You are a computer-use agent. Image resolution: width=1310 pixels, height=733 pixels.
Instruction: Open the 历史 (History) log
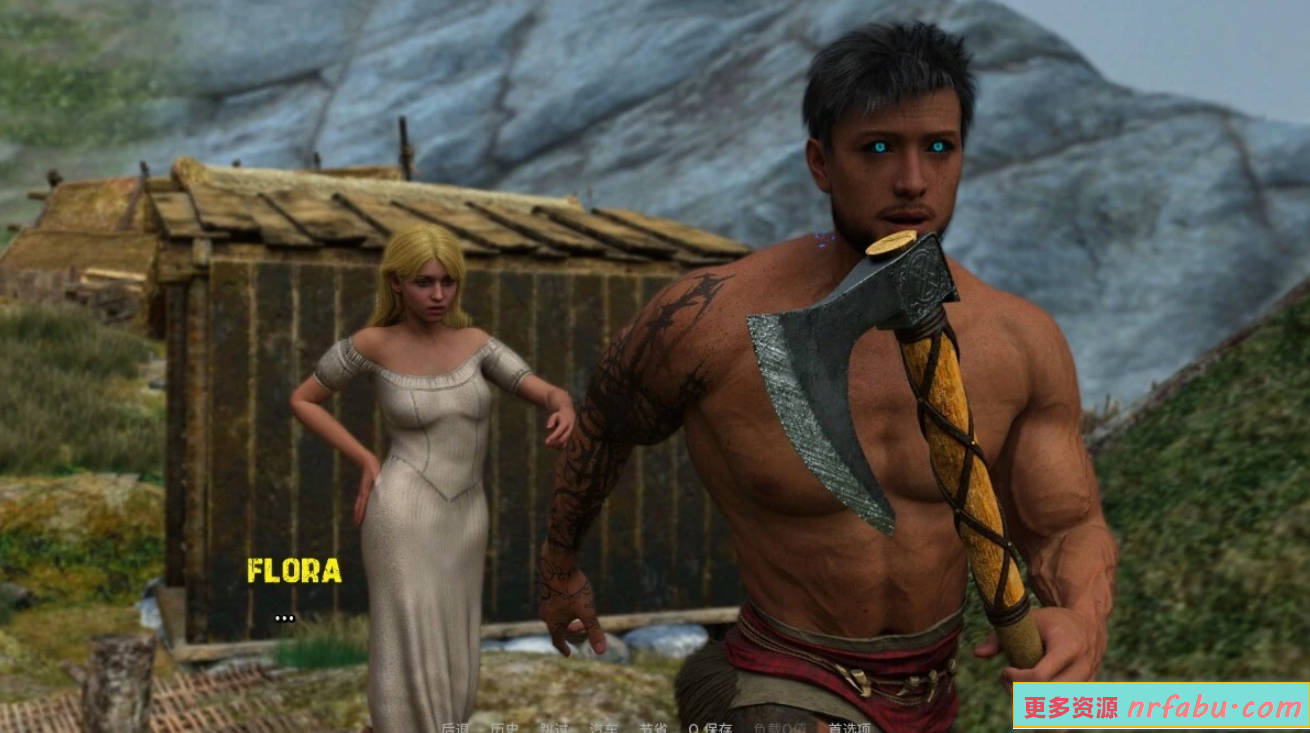coord(504,727)
